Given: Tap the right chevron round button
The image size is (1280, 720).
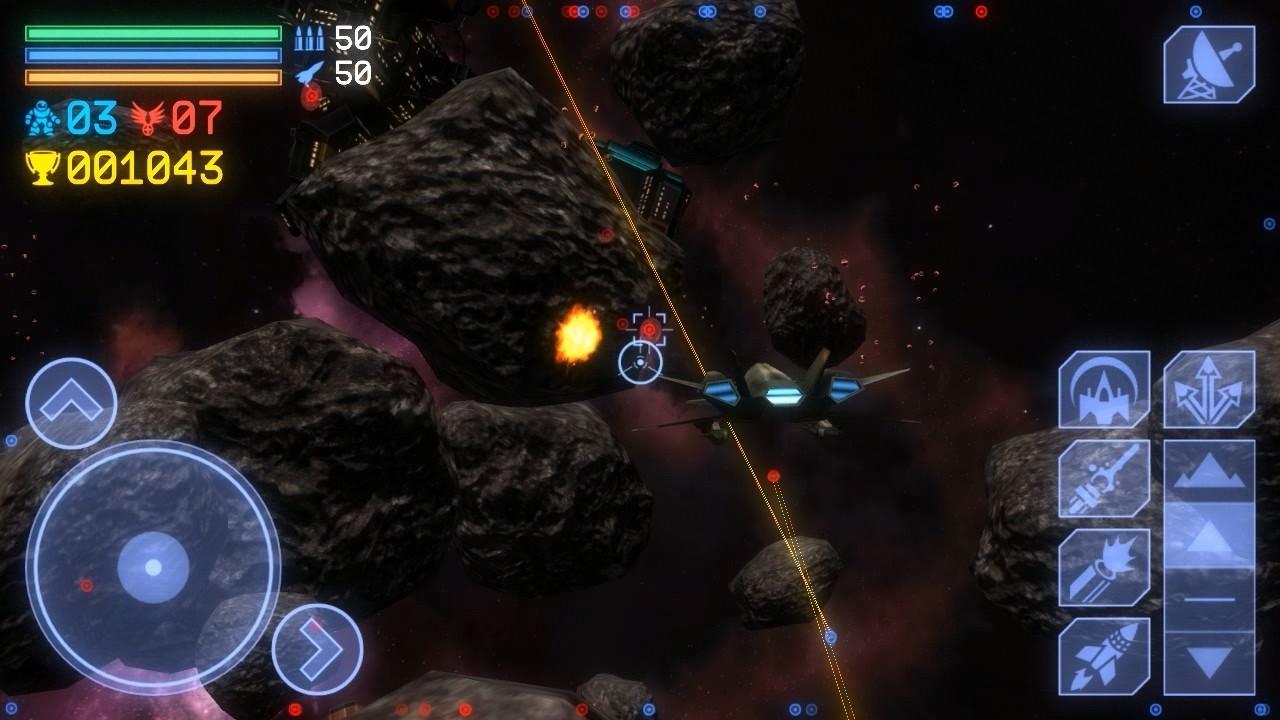Looking at the screenshot, I should pyautogui.click(x=317, y=649).
